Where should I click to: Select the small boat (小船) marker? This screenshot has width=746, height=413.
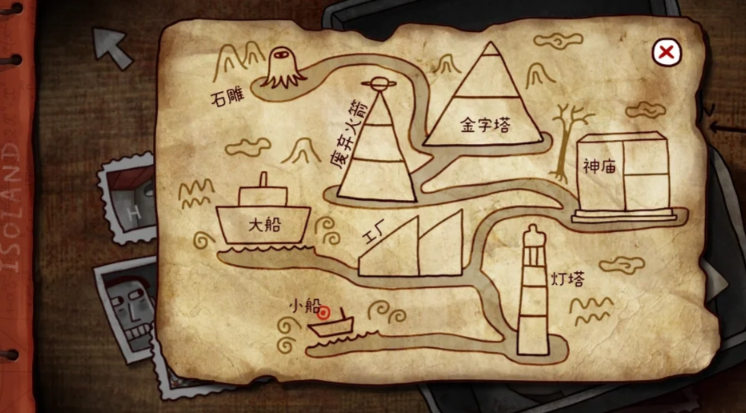point(330,320)
